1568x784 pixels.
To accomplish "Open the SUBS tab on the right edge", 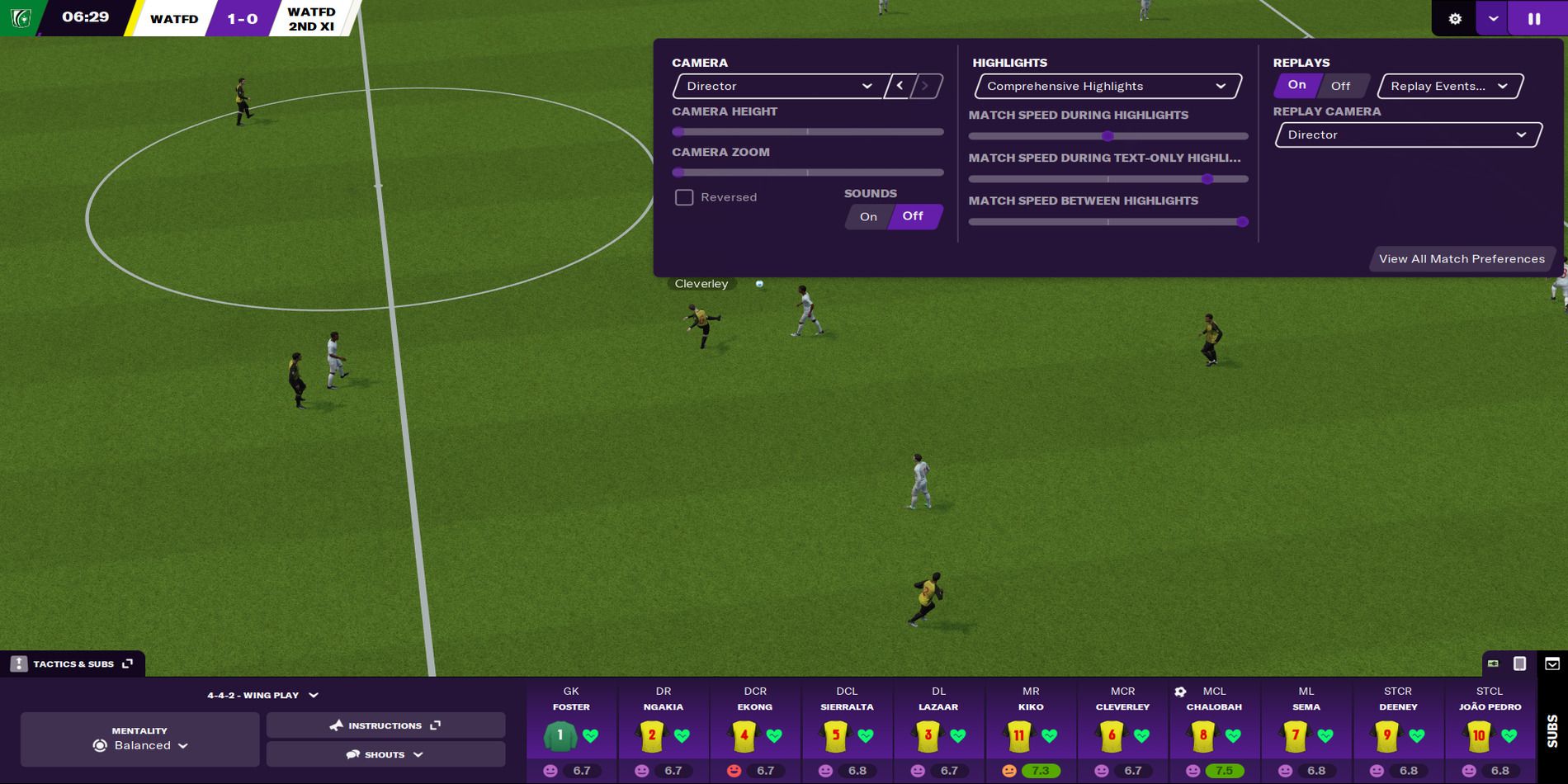I will coord(1550,730).
